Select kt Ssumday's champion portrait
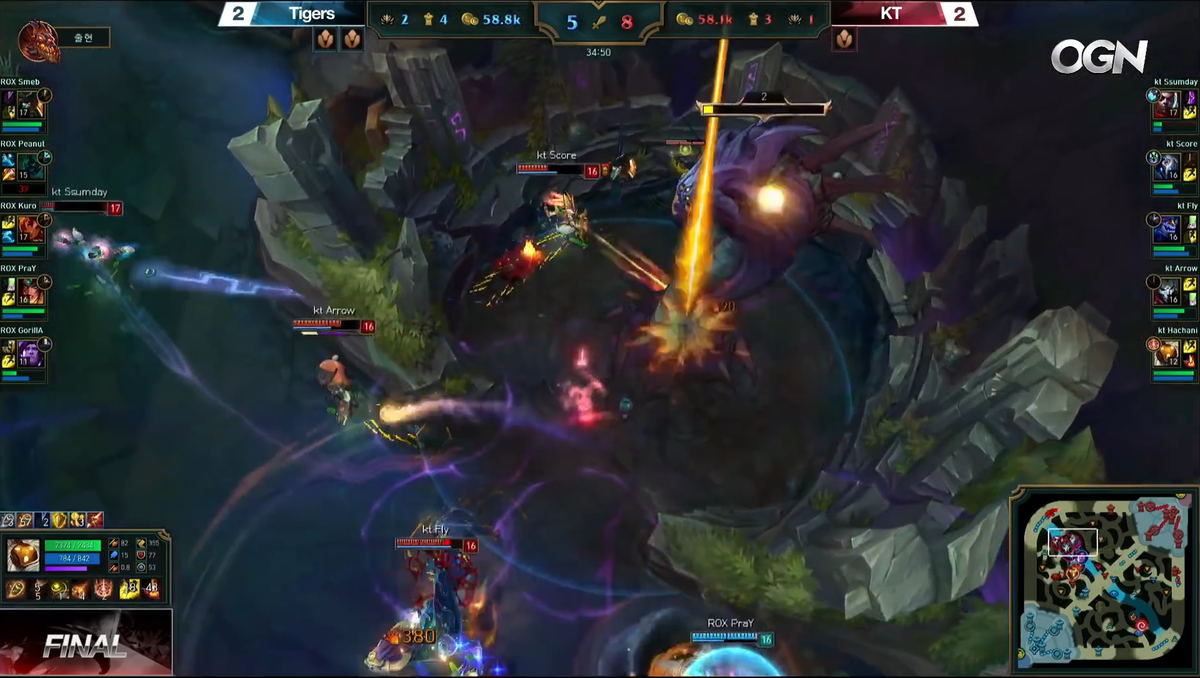 coord(1167,104)
